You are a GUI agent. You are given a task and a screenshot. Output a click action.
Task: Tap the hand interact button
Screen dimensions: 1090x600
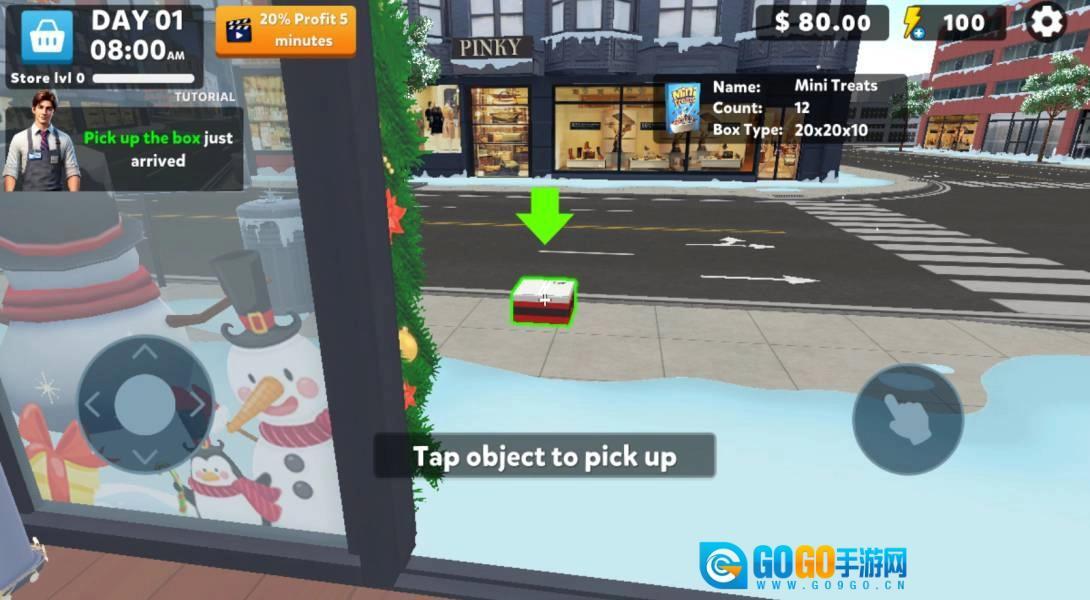[x=907, y=418]
